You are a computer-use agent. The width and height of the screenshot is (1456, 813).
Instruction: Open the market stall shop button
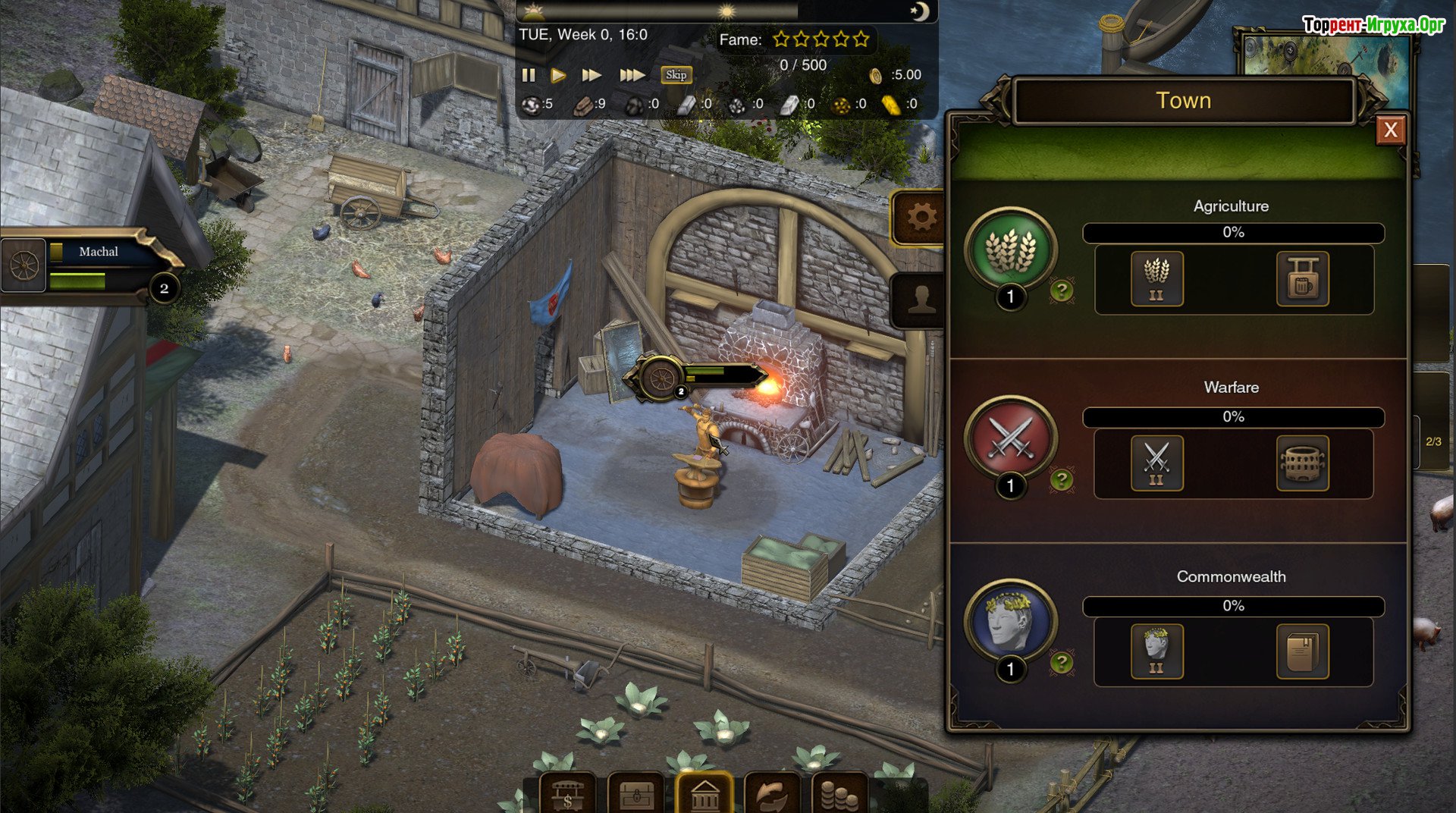point(567,794)
